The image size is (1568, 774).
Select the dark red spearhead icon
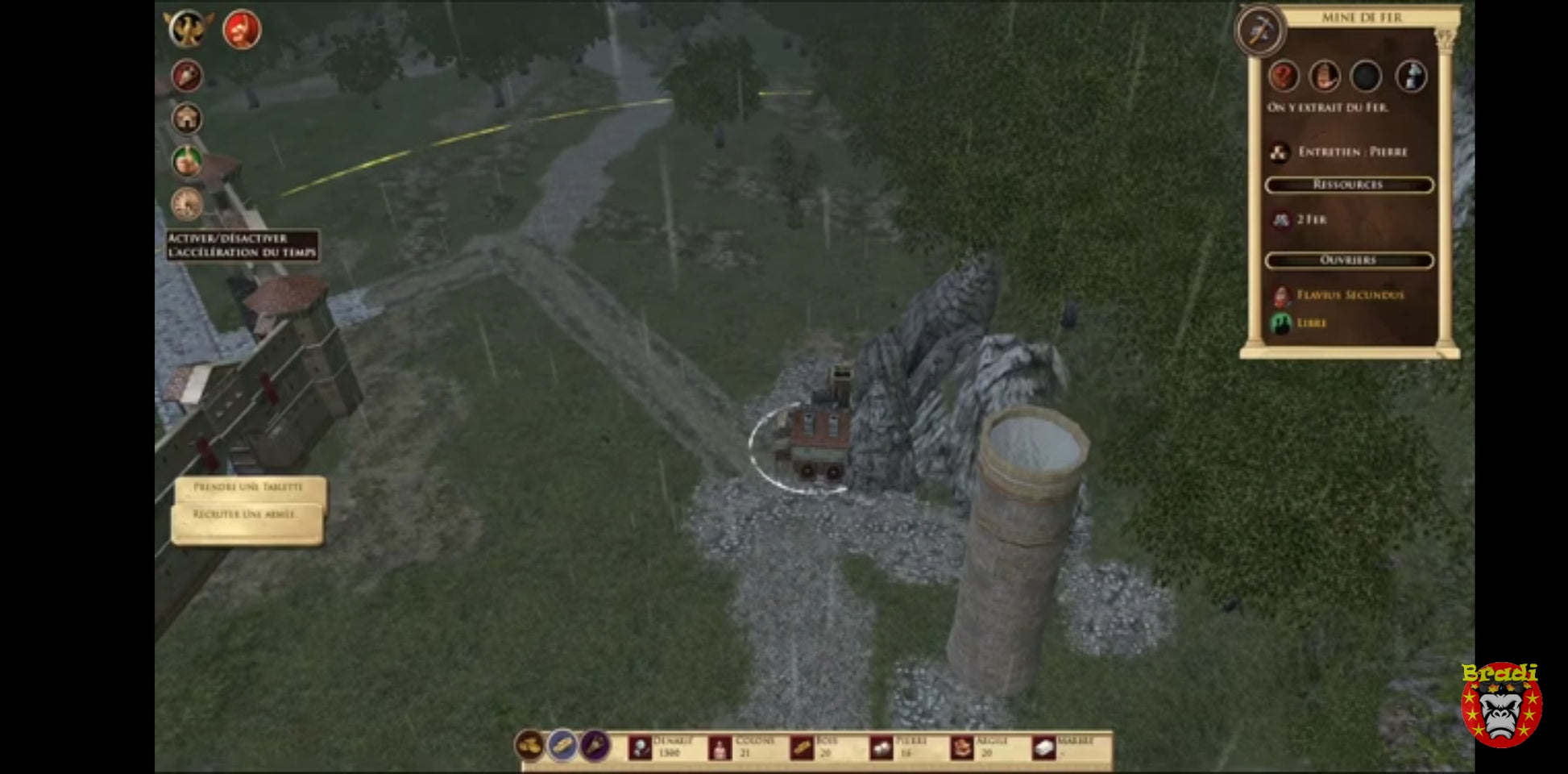187,77
